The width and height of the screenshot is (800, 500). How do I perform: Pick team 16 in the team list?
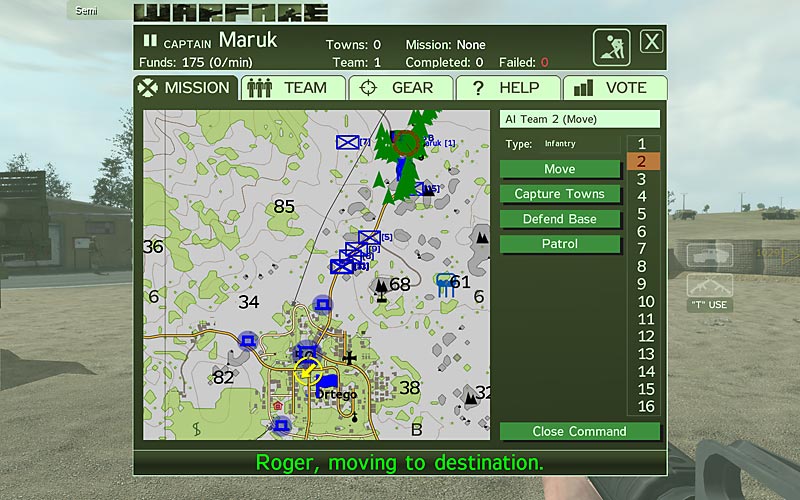click(x=645, y=406)
